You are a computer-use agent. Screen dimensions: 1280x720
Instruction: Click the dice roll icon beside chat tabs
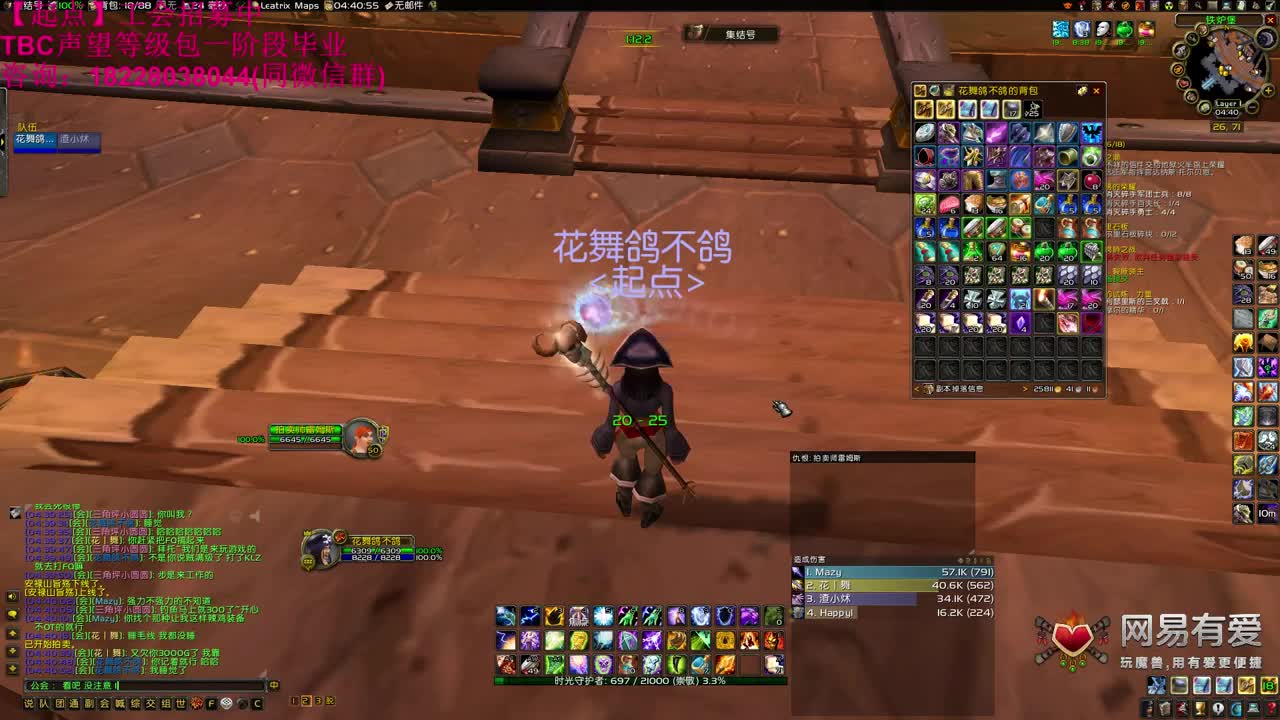click(x=226, y=703)
